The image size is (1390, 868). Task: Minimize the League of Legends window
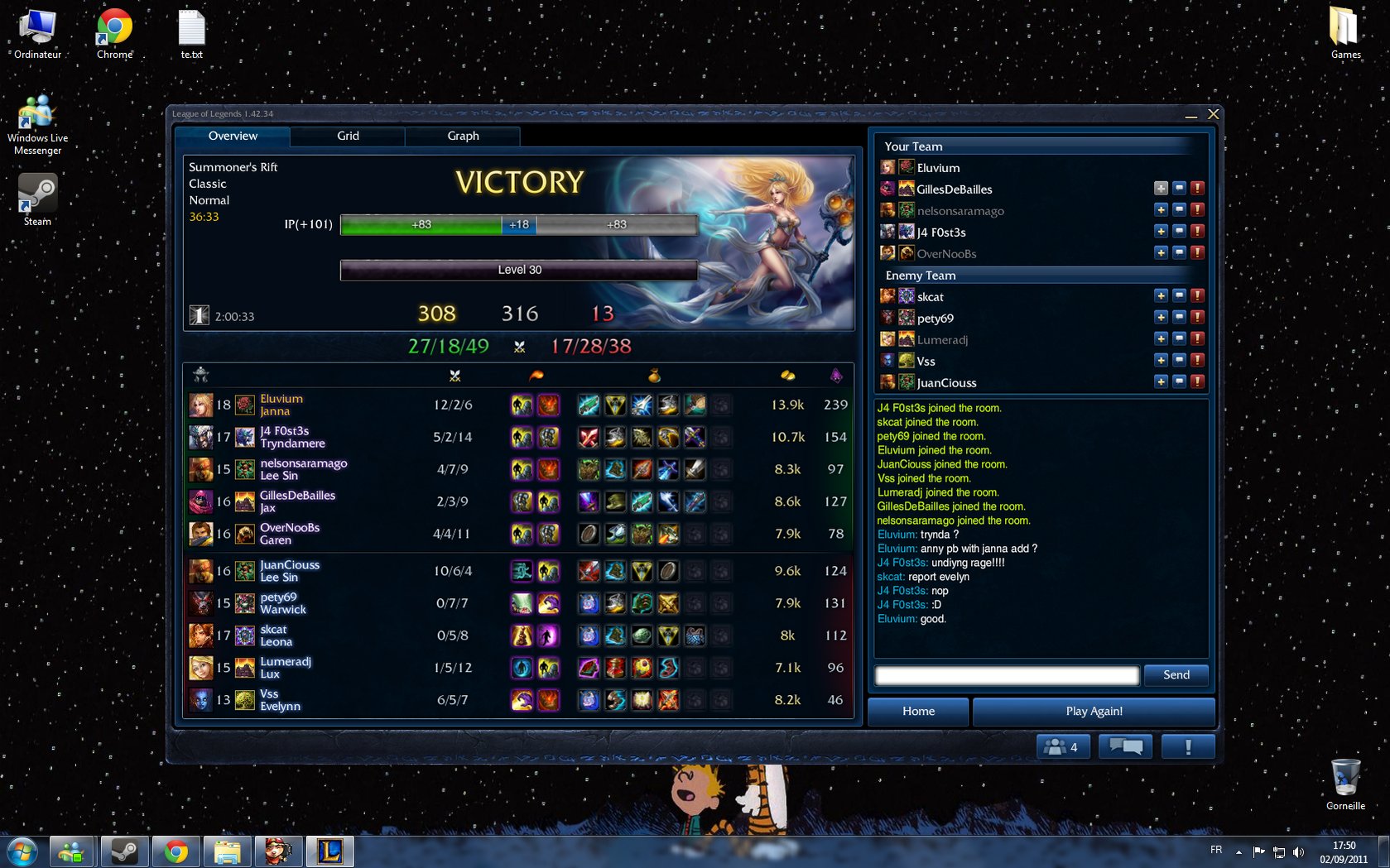(1191, 115)
